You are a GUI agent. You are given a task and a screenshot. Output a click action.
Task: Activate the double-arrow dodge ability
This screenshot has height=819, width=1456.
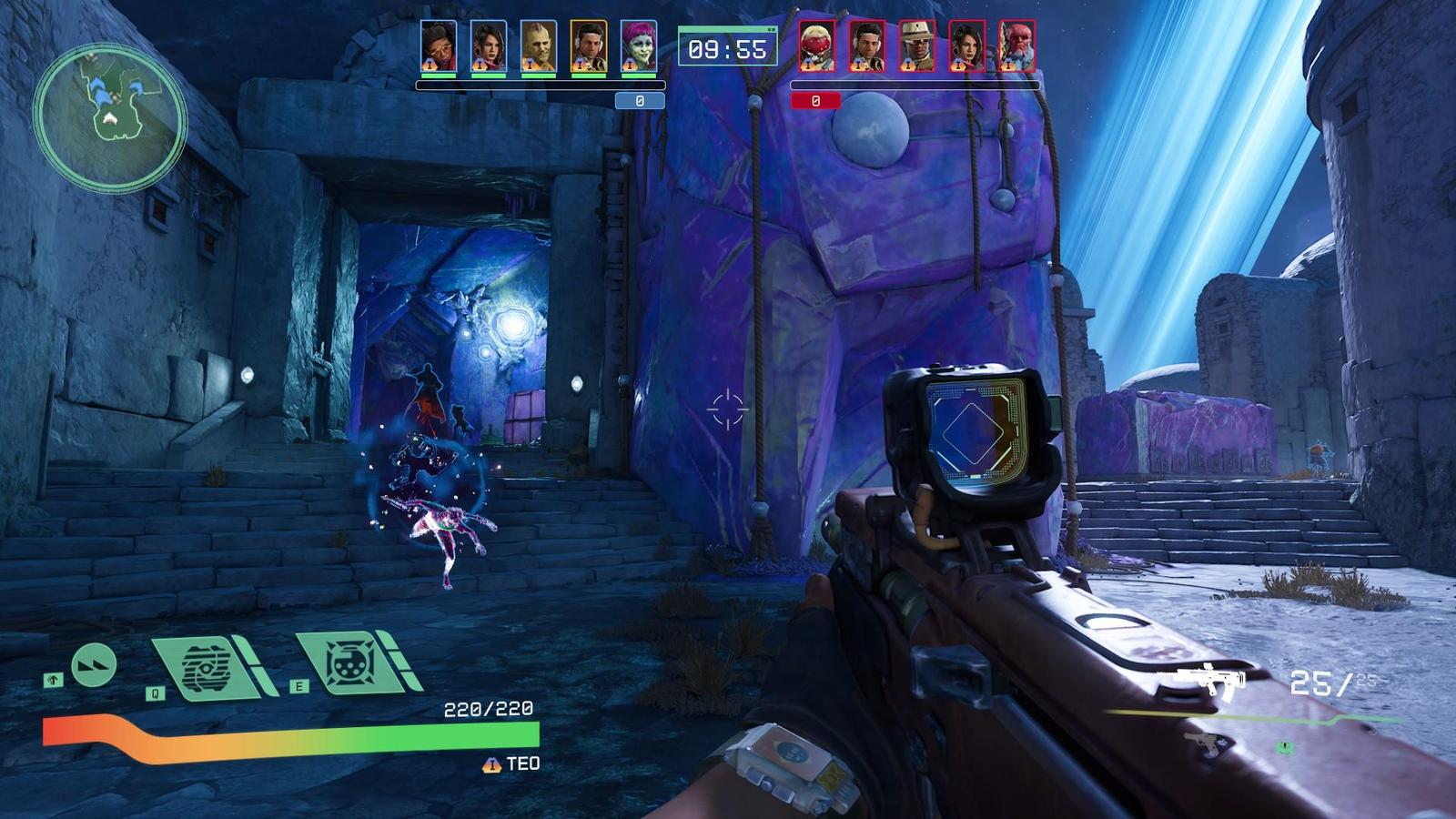coord(93,665)
